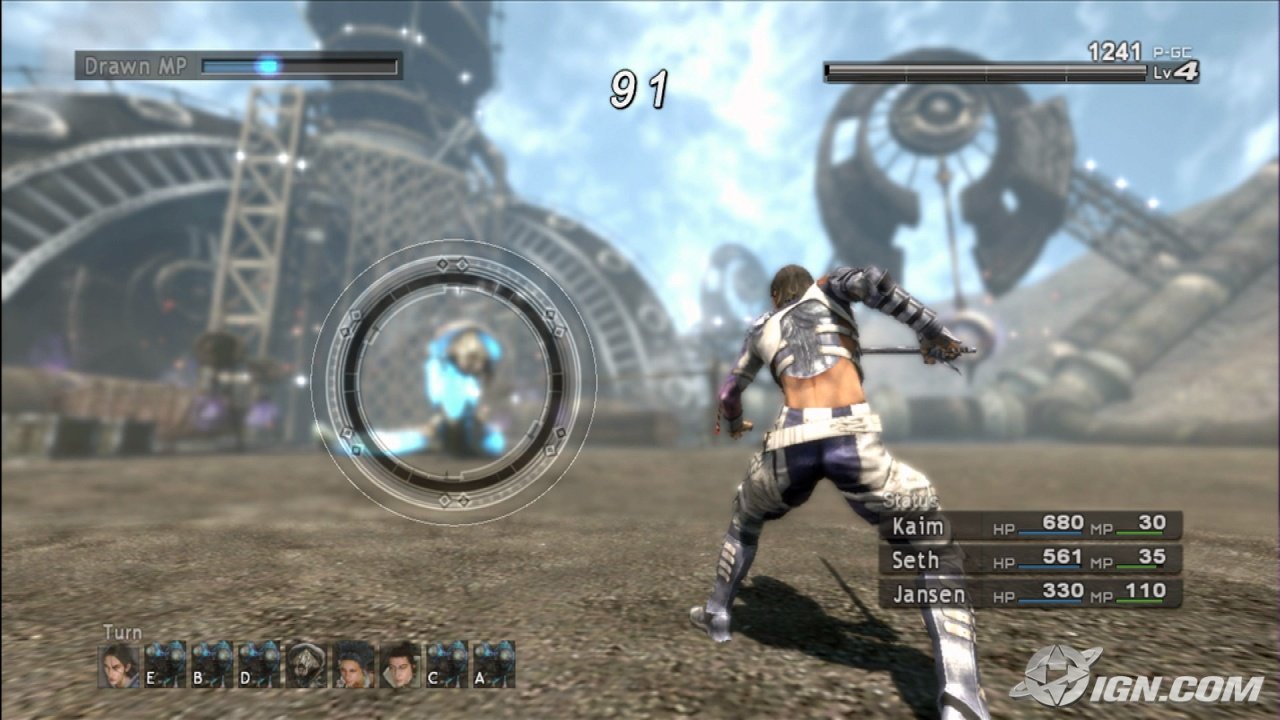Screen dimensions: 1280x720
Task: Click the hooded enemy's turn portrait
Action: click(x=306, y=664)
